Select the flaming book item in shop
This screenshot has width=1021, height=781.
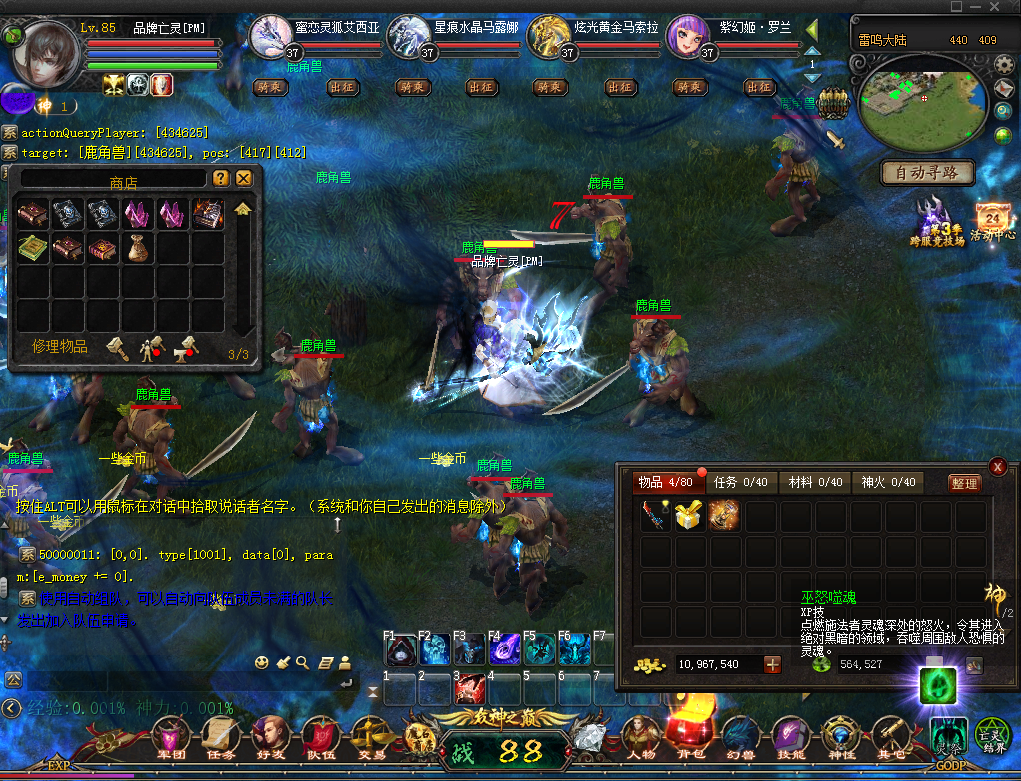208,214
